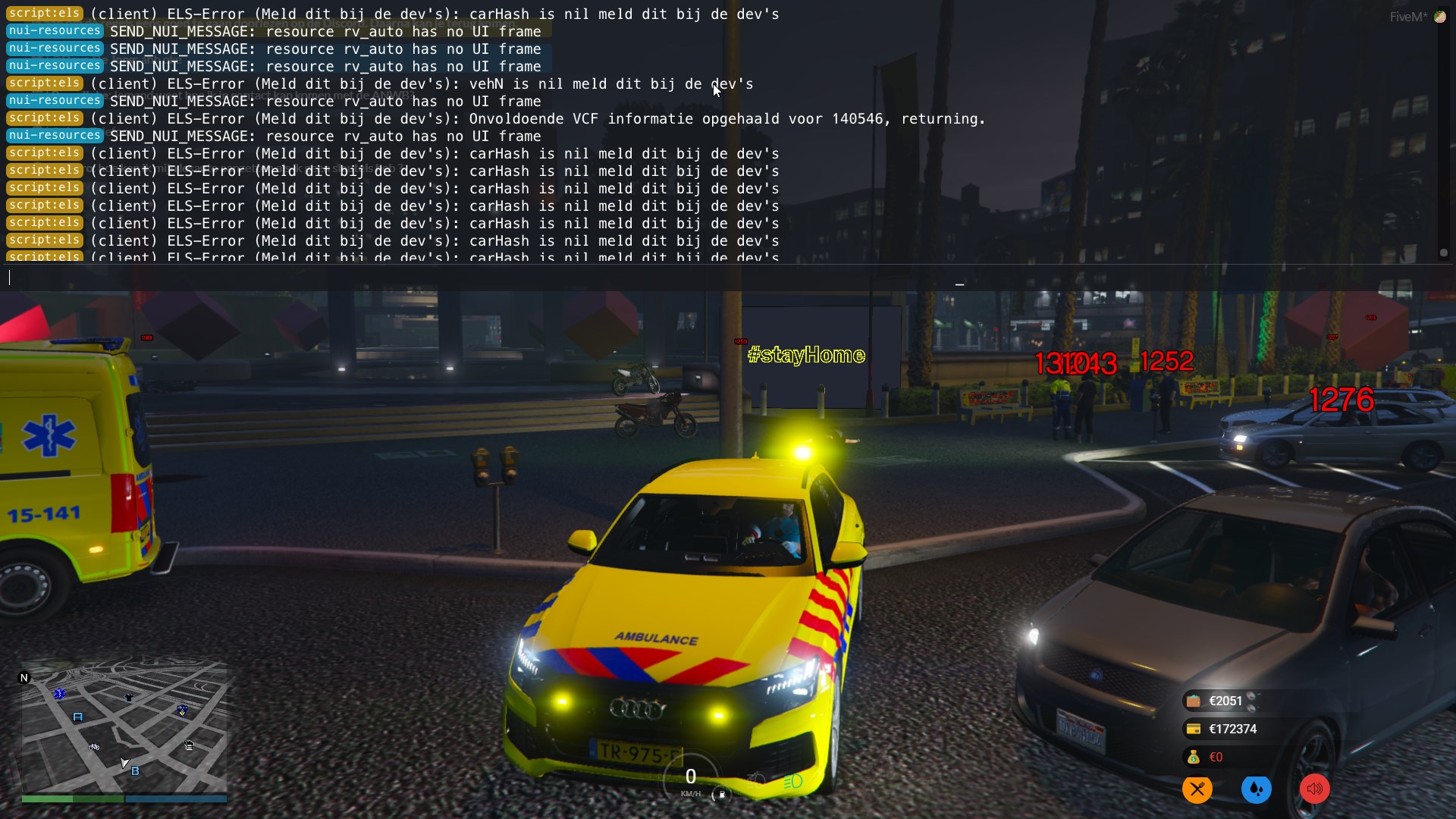Screen dimensions: 1456x819
Task: Select the blue medical star blip on minimap
Action: [x=60, y=693]
